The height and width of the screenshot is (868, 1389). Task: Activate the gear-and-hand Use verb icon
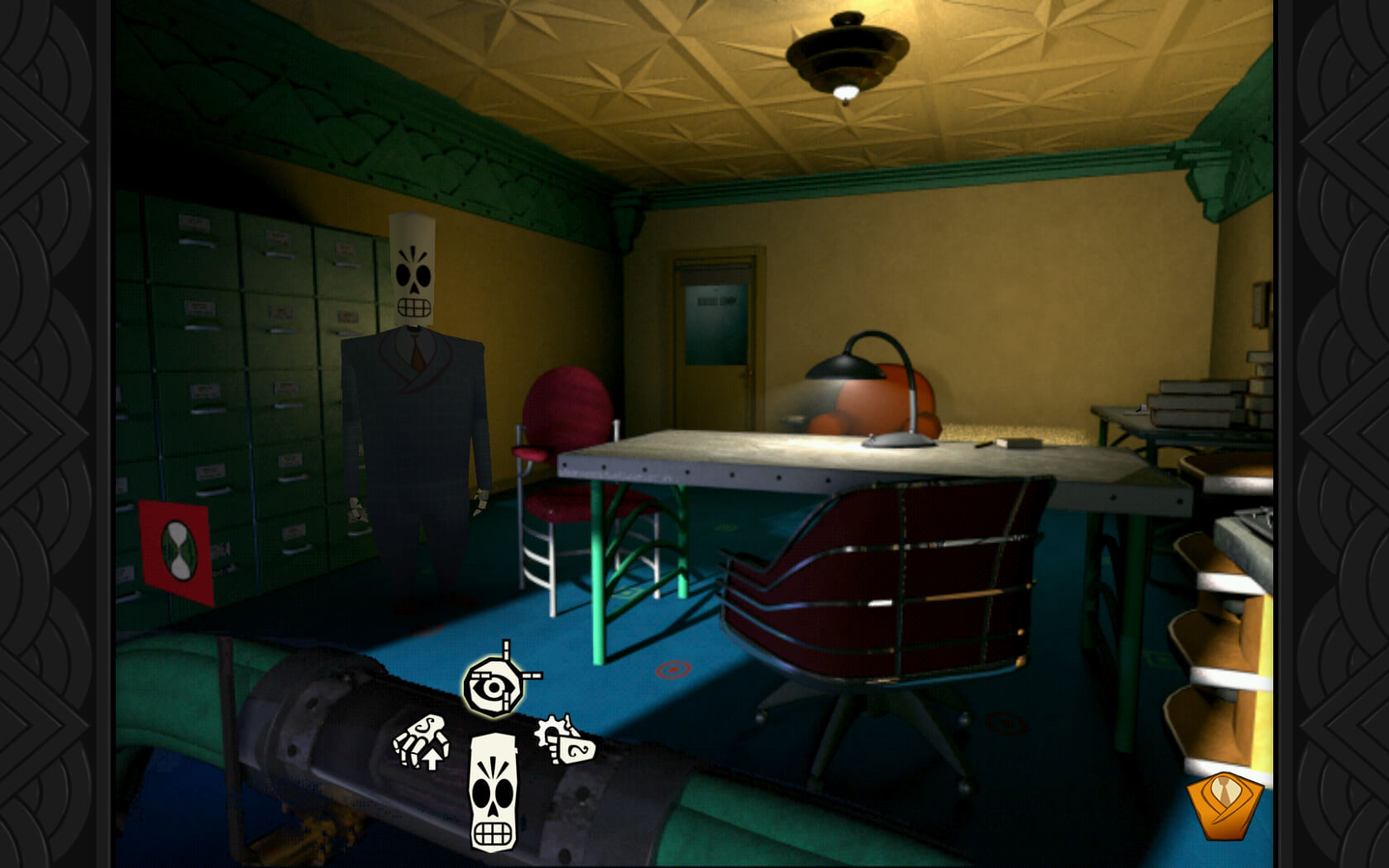tap(565, 740)
